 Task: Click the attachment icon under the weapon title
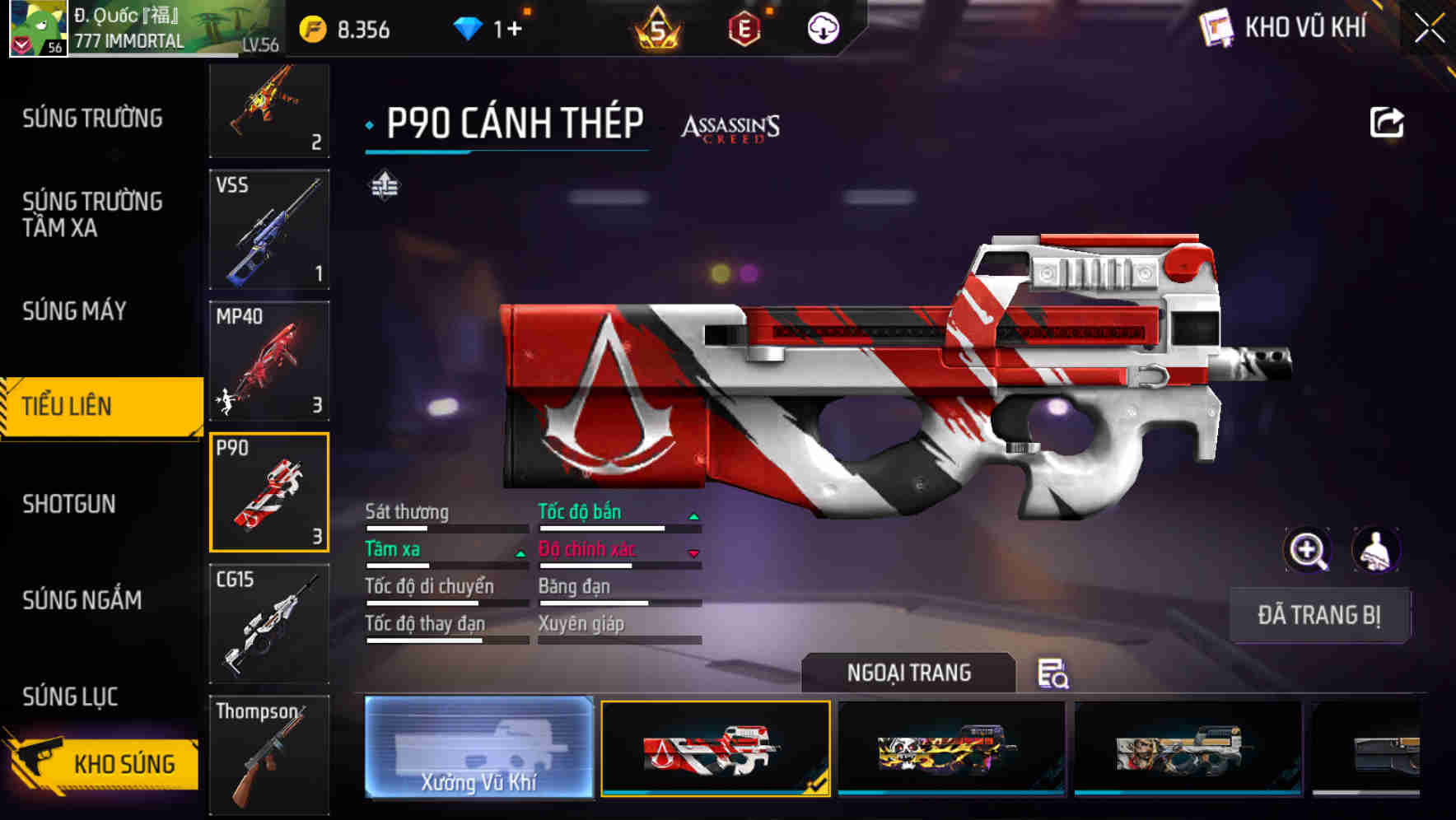tap(384, 185)
